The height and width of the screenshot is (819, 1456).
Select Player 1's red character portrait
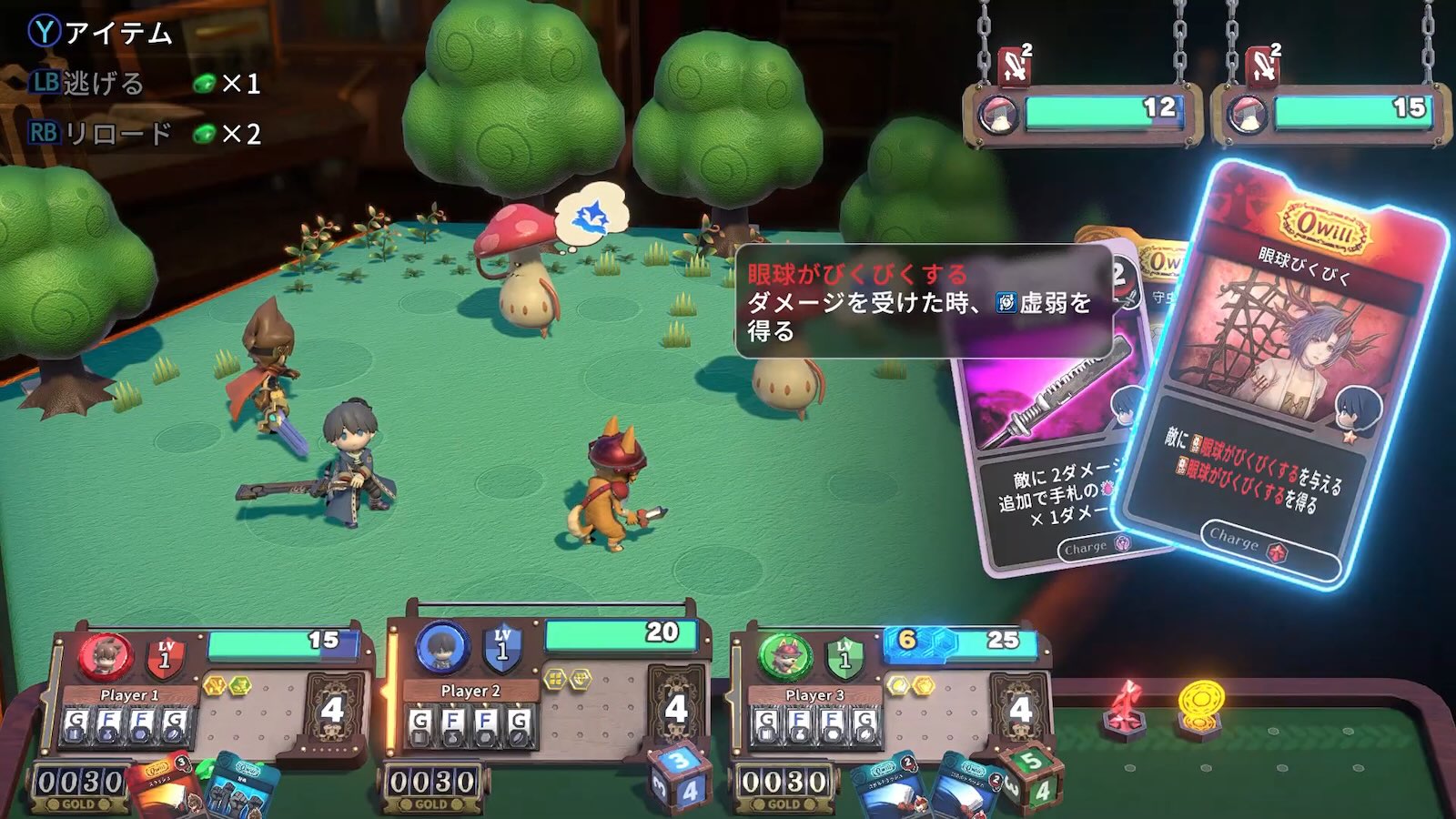pyautogui.click(x=106, y=657)
